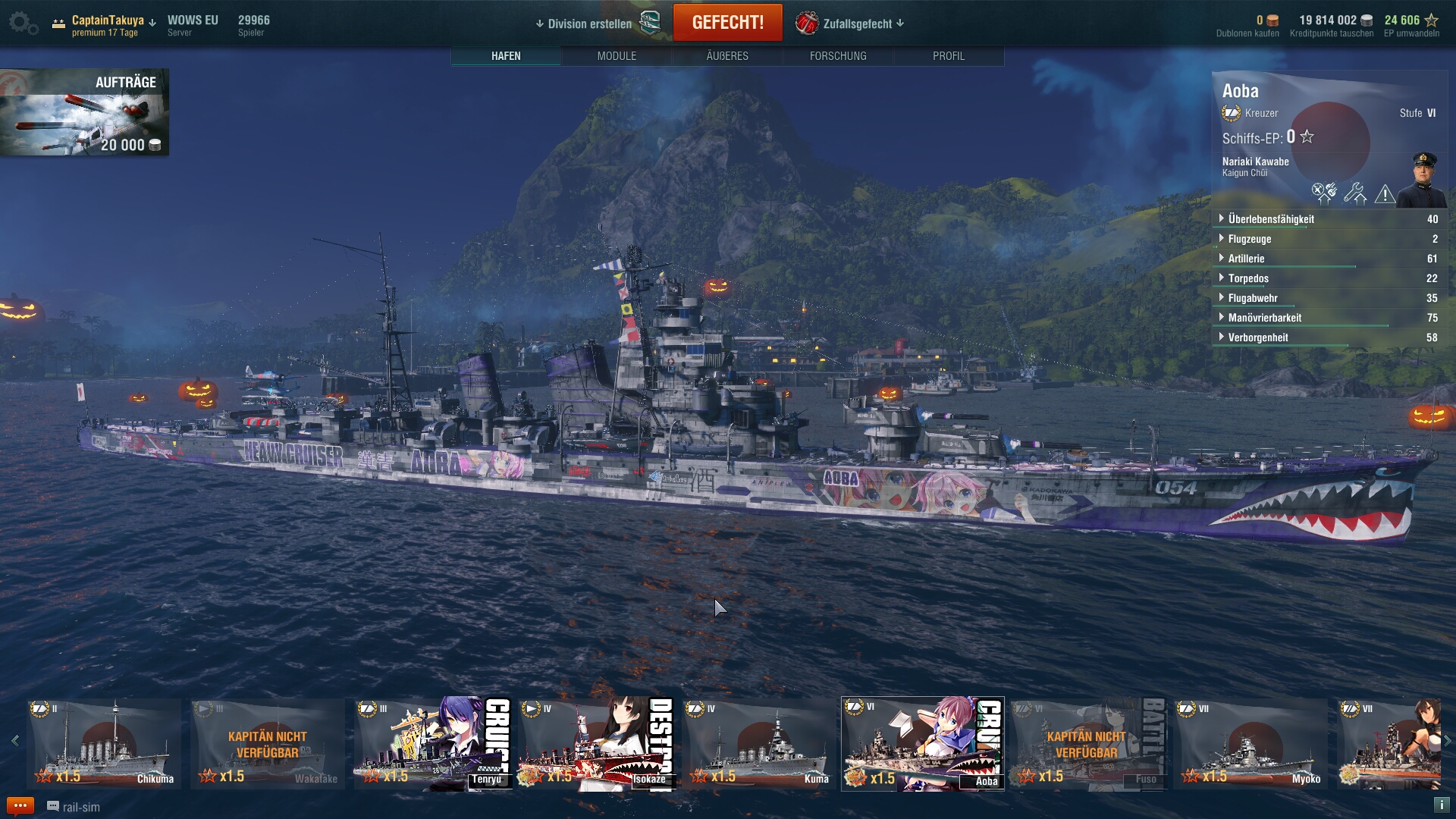Image resolution: width=1456 pixels, height=819 pixels.
Task: Expand the Überlebensfähigkeit stat row
Action: click(x=1271, y=219)
